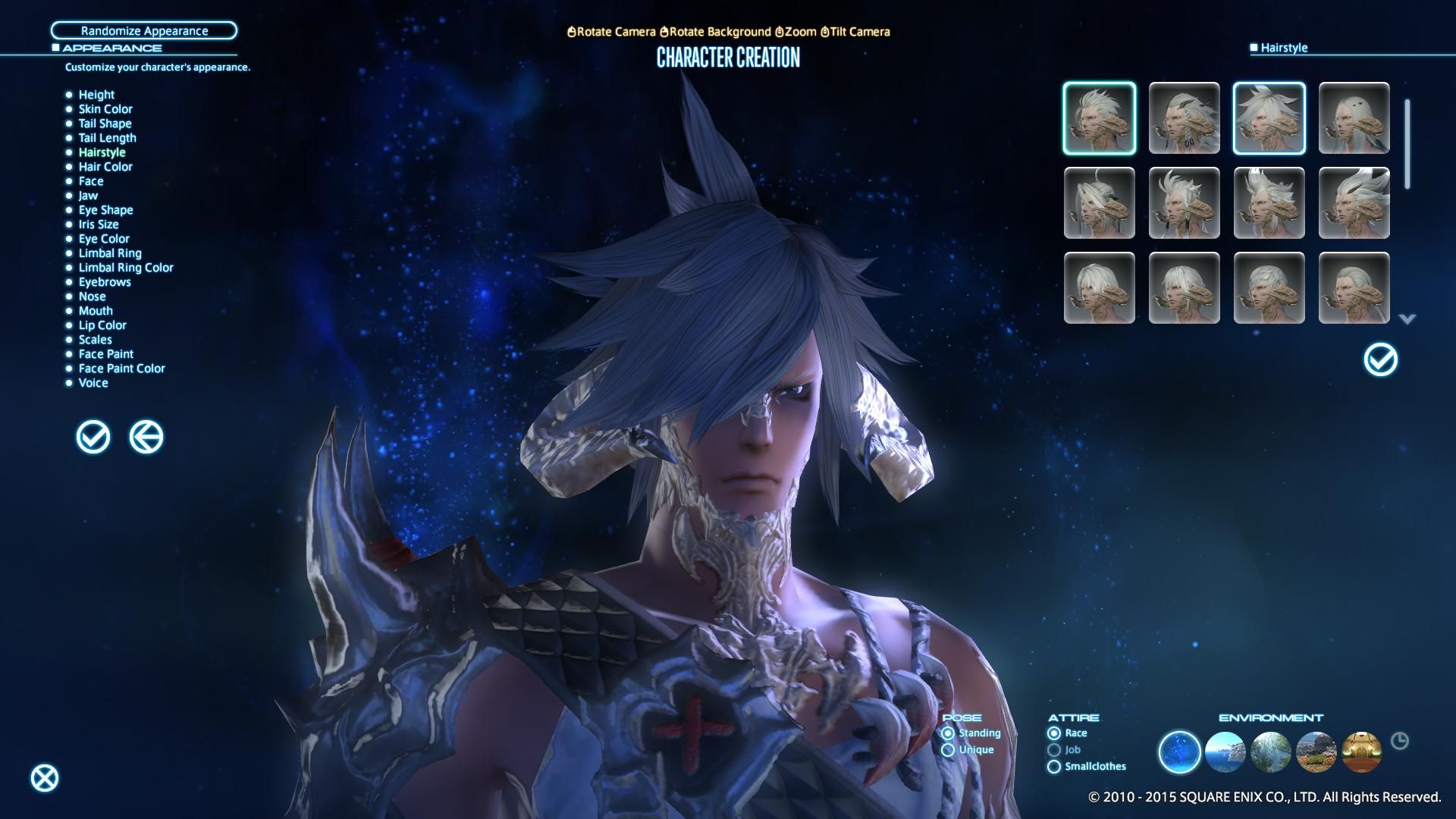
Task: Open the Hair Color appearance option
Action: (105, 166)
